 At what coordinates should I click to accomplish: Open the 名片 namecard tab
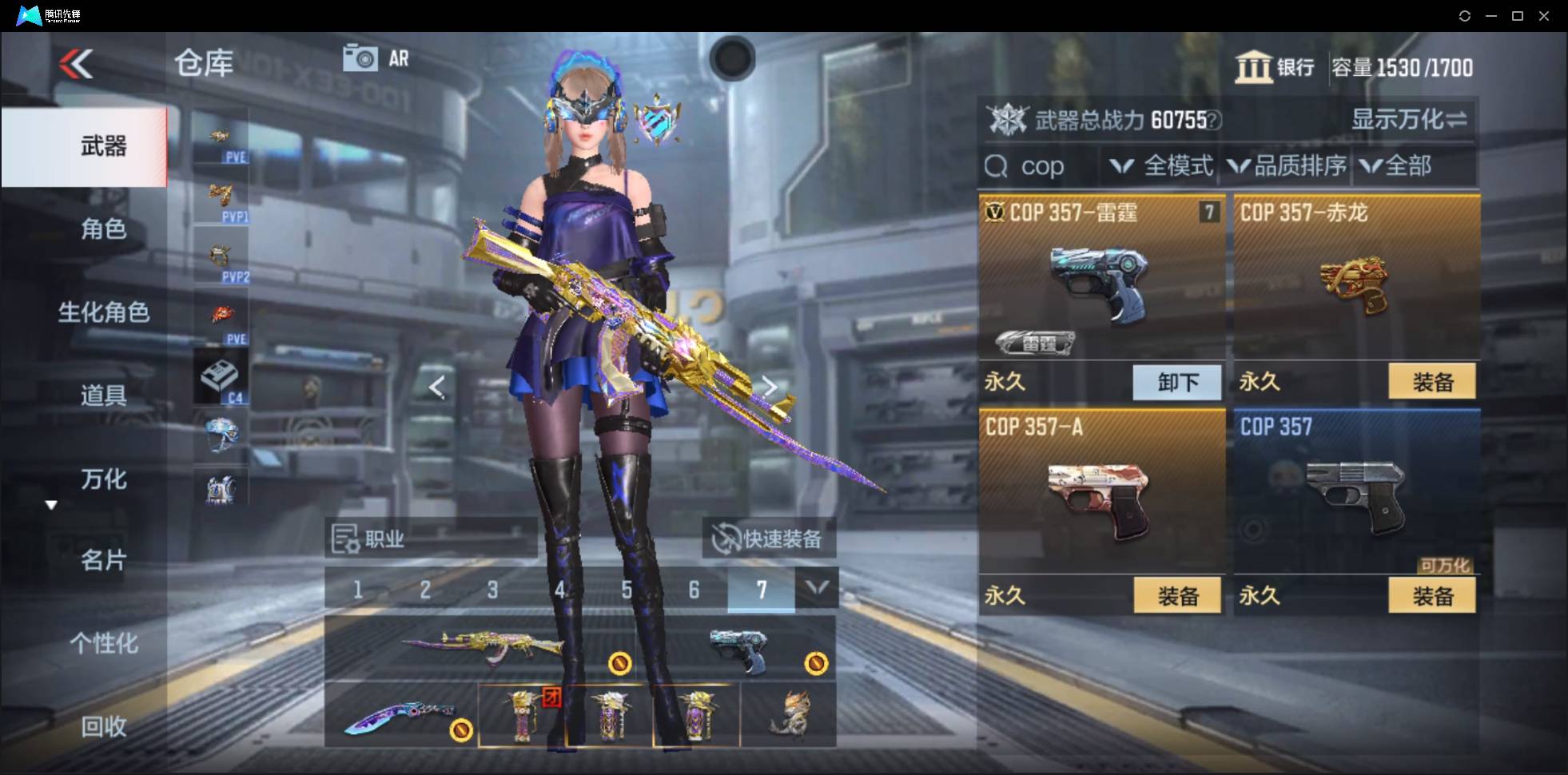[x=103, y=561]
